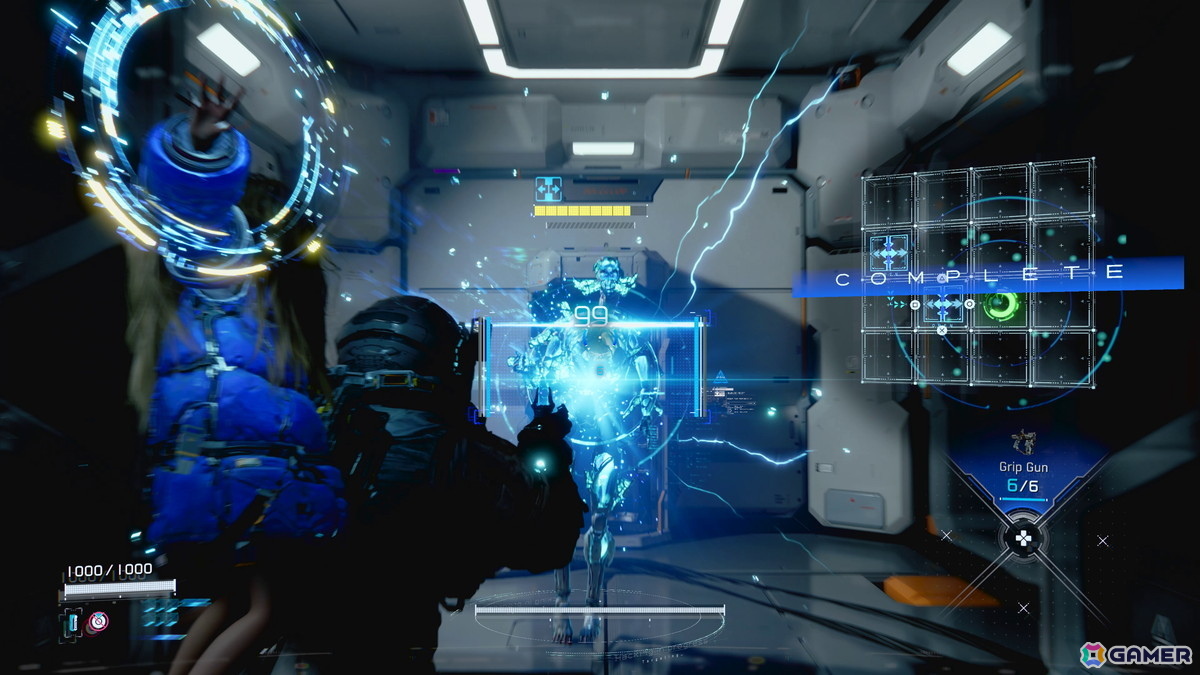The width and height of the screenshot is (1200, 675).
Task: Click the green goal node in hacking grid
Action: point(999,304)
